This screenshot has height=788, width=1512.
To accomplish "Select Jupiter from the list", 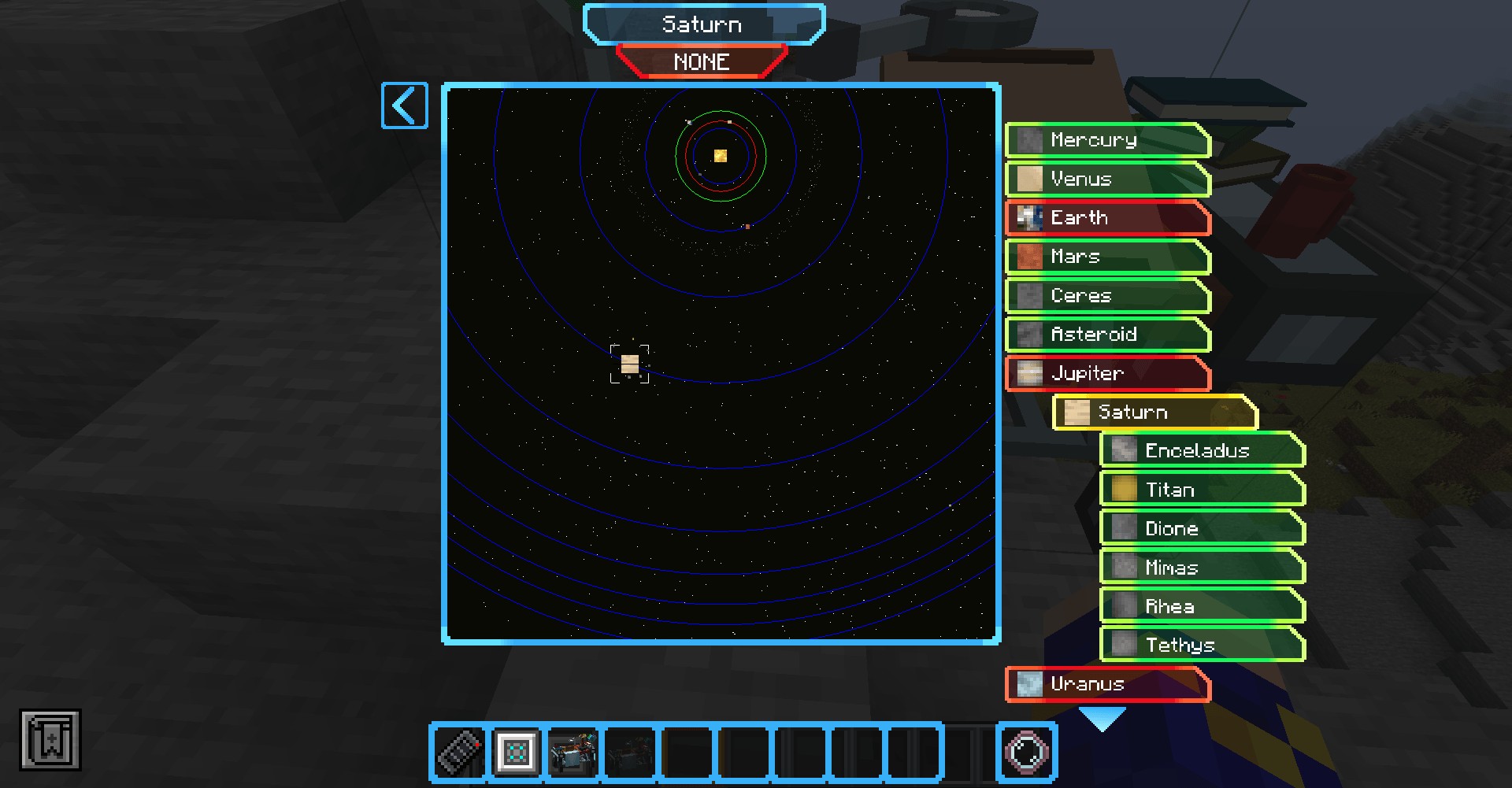I will pyautogui.click(x=1107, y=373).
